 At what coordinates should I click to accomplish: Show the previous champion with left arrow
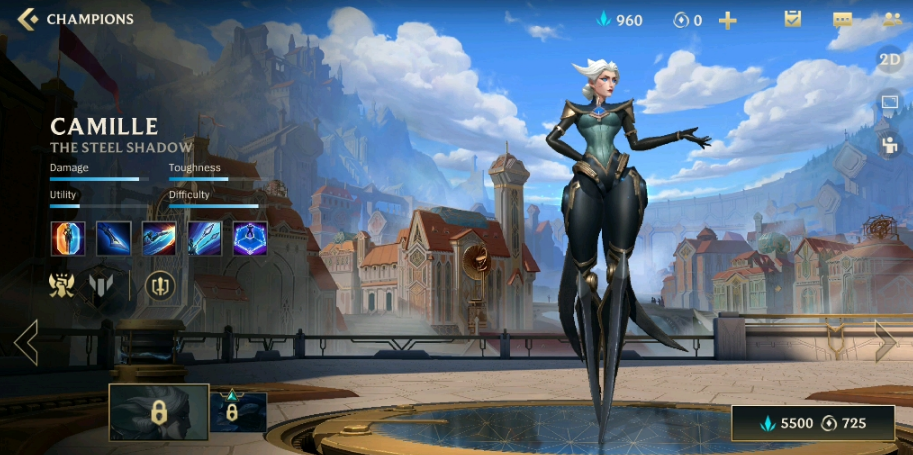[26, 343]
